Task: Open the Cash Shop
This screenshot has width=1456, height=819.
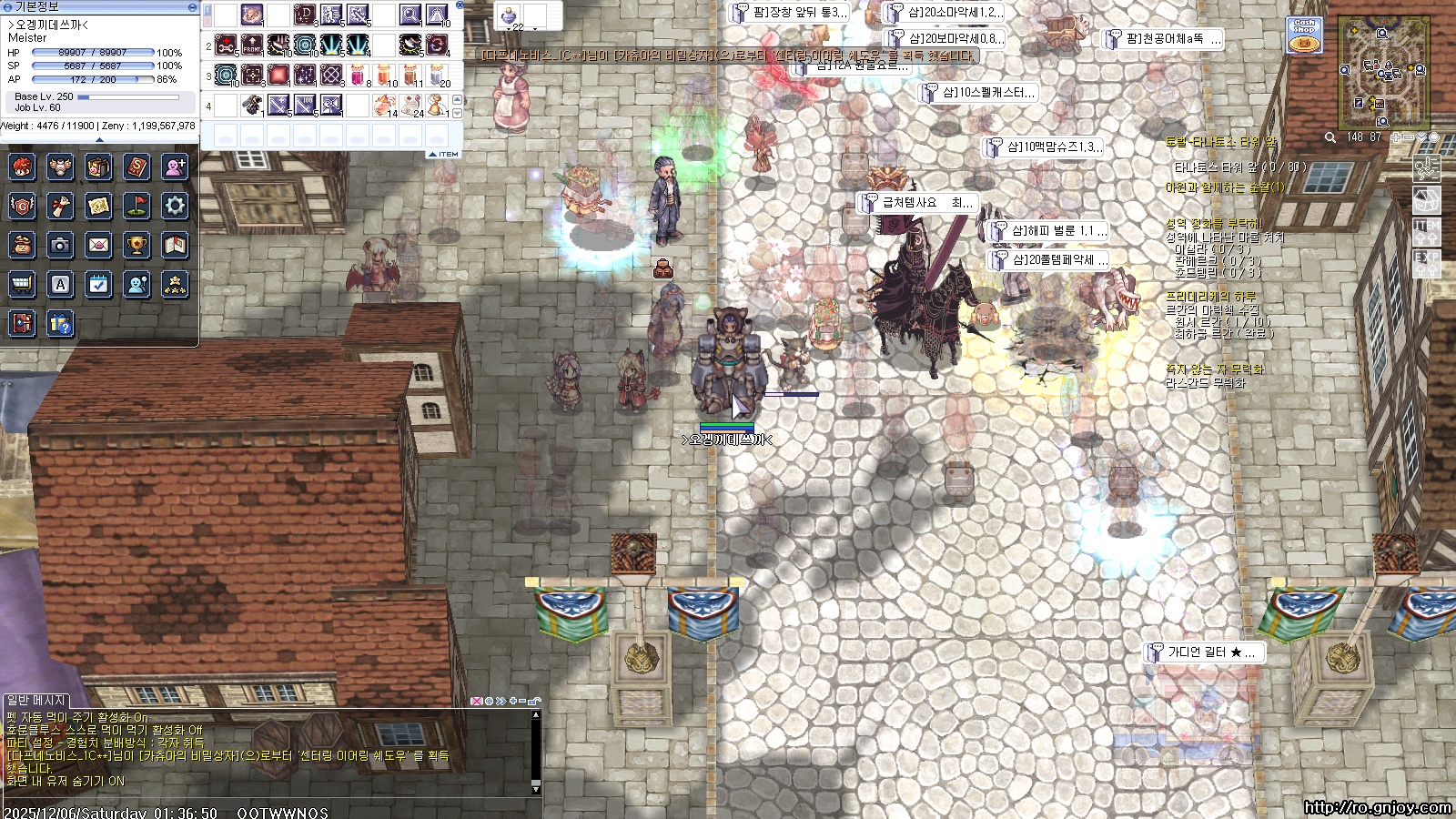Action: pos(1304,35)
